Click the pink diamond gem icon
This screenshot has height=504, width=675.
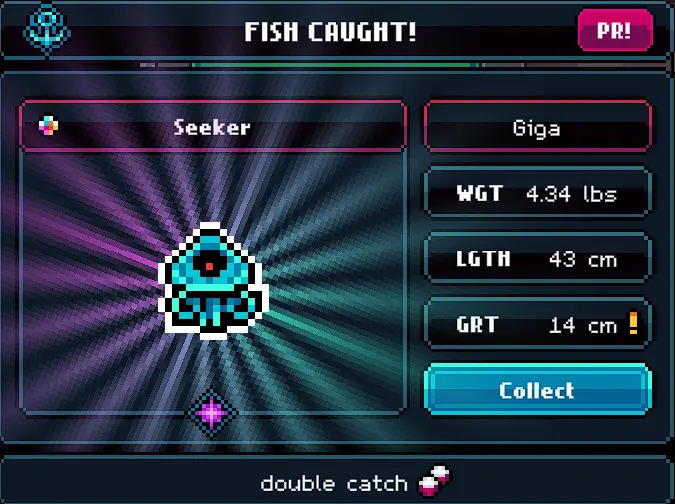211,411
